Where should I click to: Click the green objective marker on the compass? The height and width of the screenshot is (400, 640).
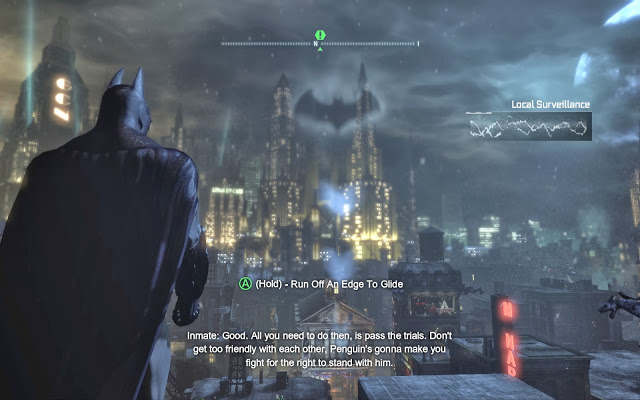pyautogui.click(x=320, y=34)
